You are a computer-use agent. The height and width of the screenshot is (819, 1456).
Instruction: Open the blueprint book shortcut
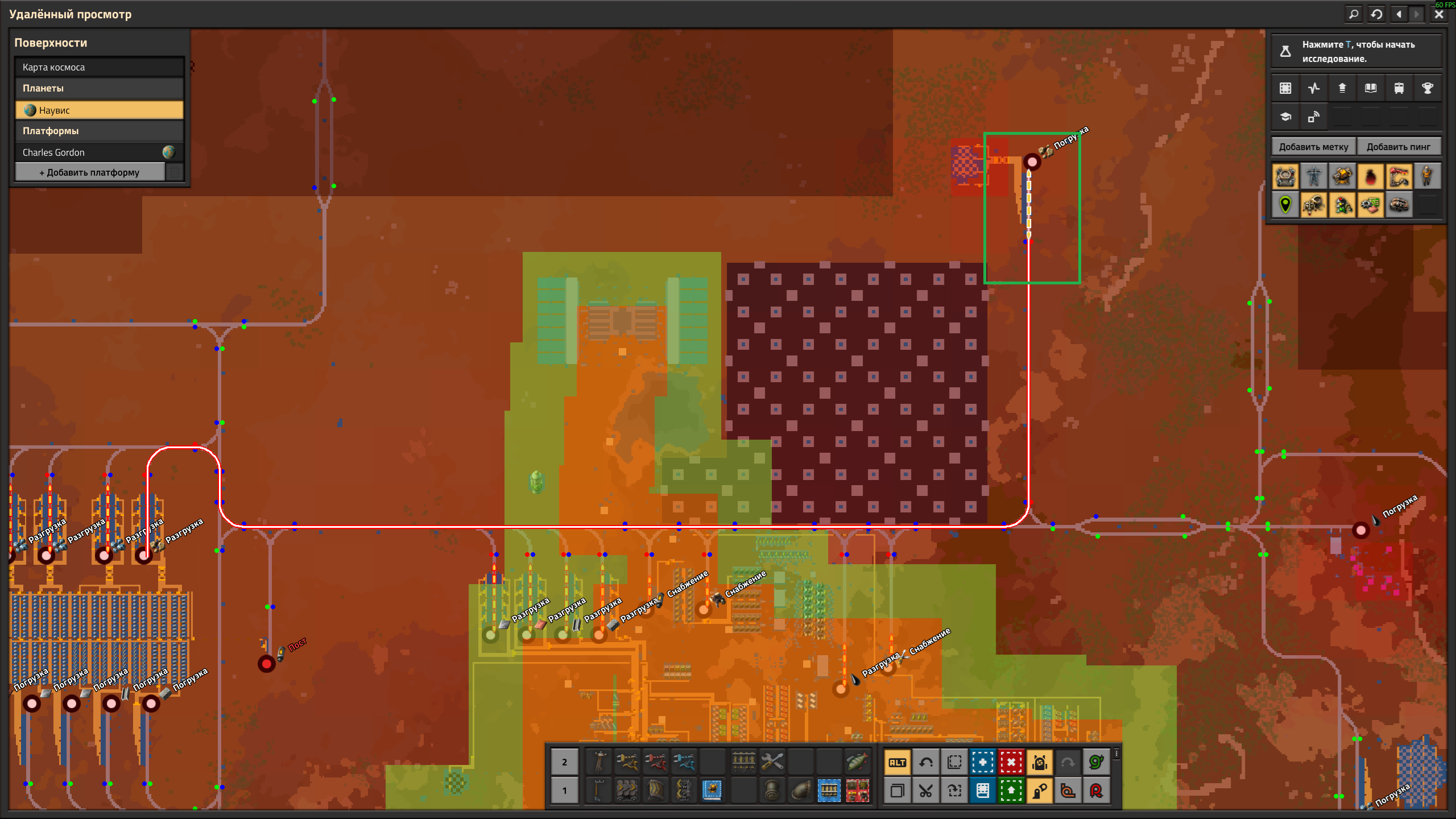coord(982,791)
